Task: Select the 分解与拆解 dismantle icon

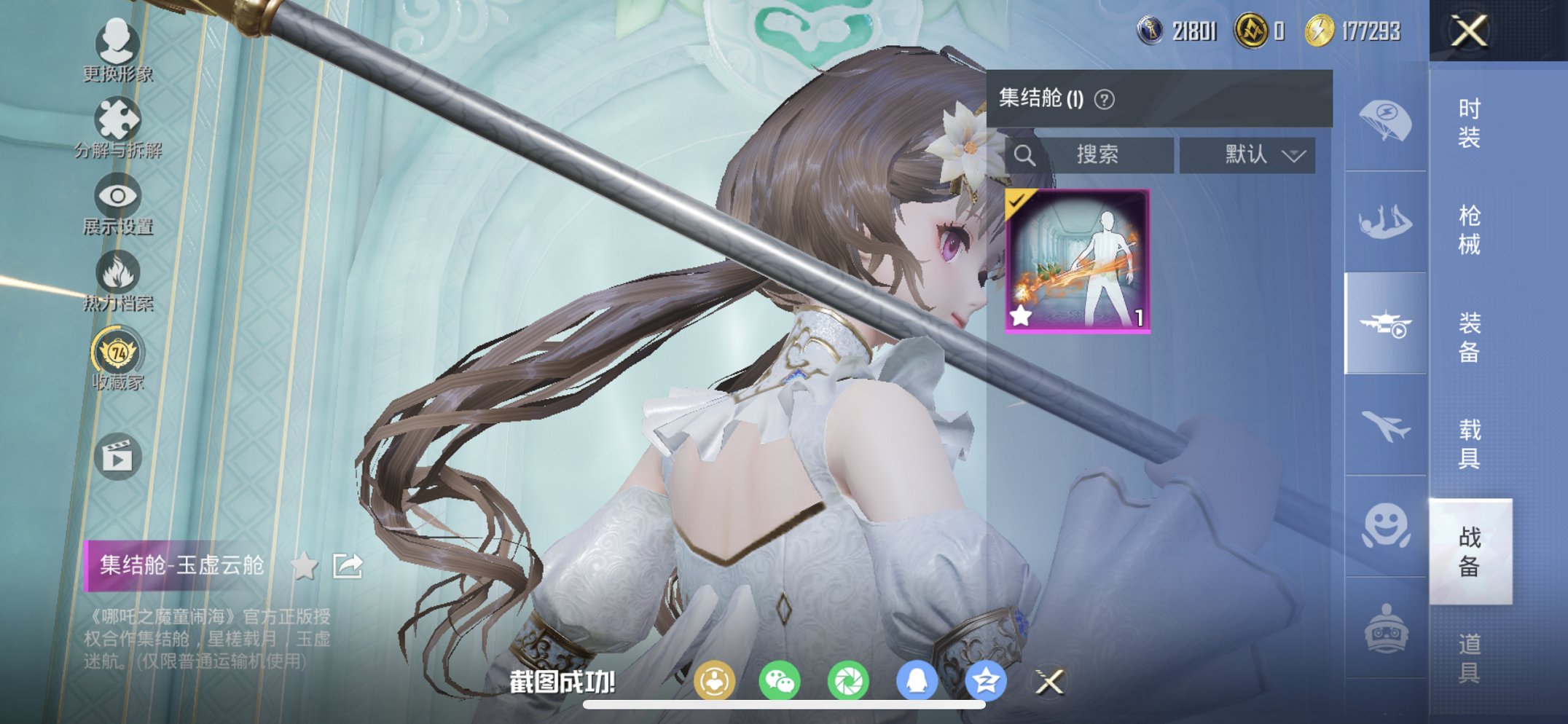Action: (x=117, y=119)
